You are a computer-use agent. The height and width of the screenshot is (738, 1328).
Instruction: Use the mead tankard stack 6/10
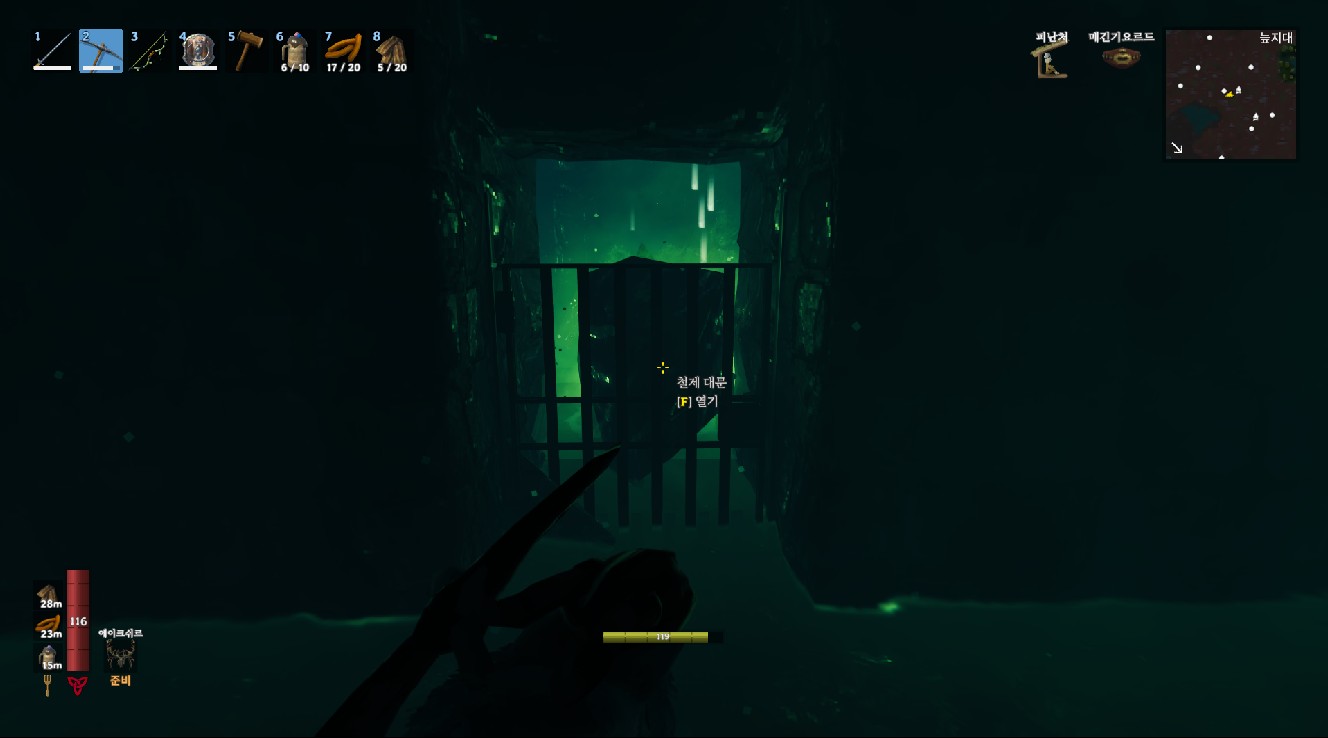pyautogui.click(x=294, y=51)
